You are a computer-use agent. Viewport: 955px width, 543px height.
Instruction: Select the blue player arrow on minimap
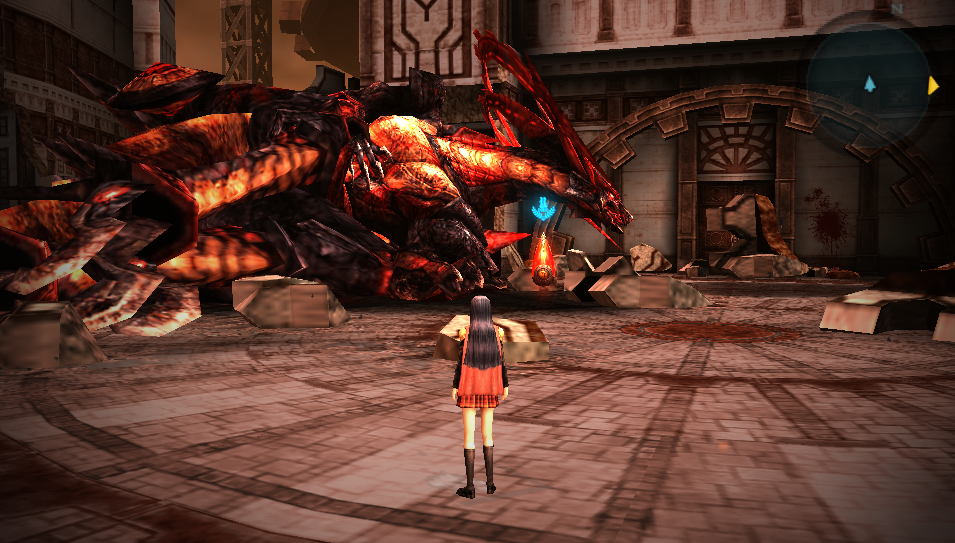(x=870, y=84)
